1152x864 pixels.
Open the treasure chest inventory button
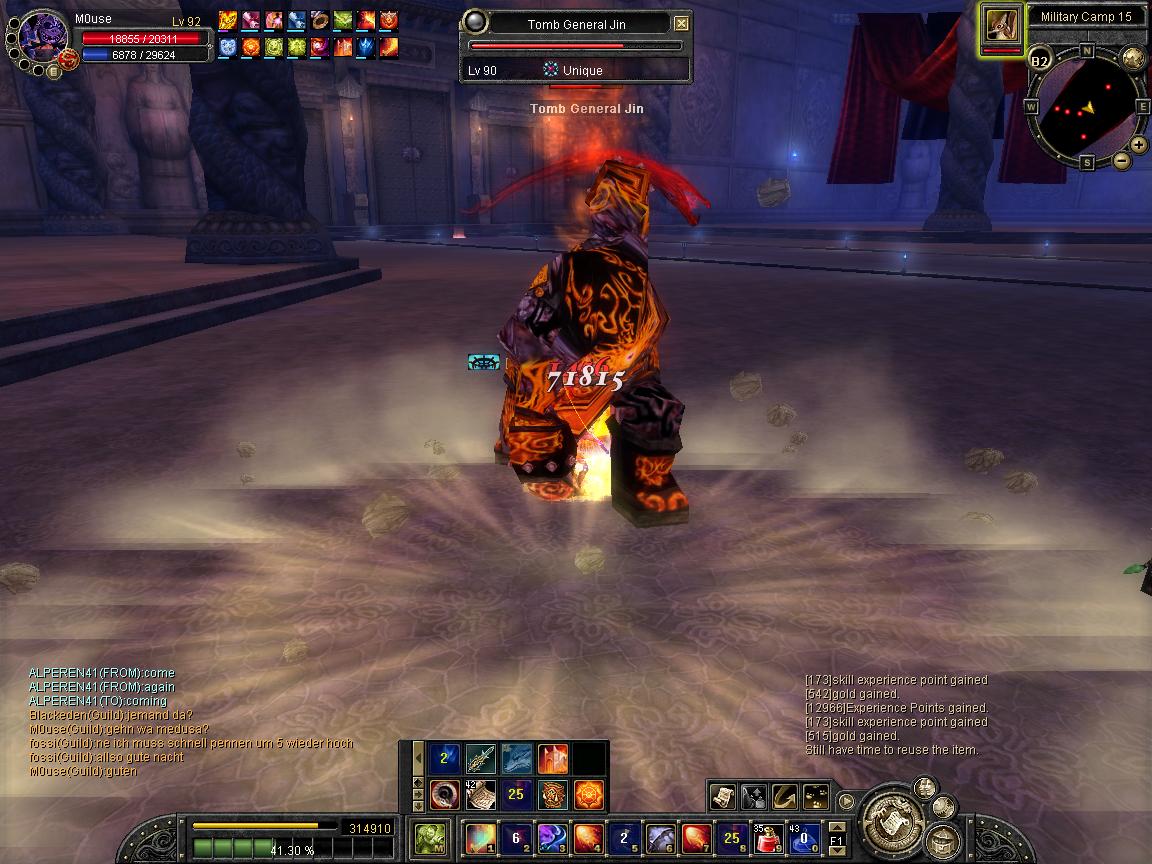point(942,838)
